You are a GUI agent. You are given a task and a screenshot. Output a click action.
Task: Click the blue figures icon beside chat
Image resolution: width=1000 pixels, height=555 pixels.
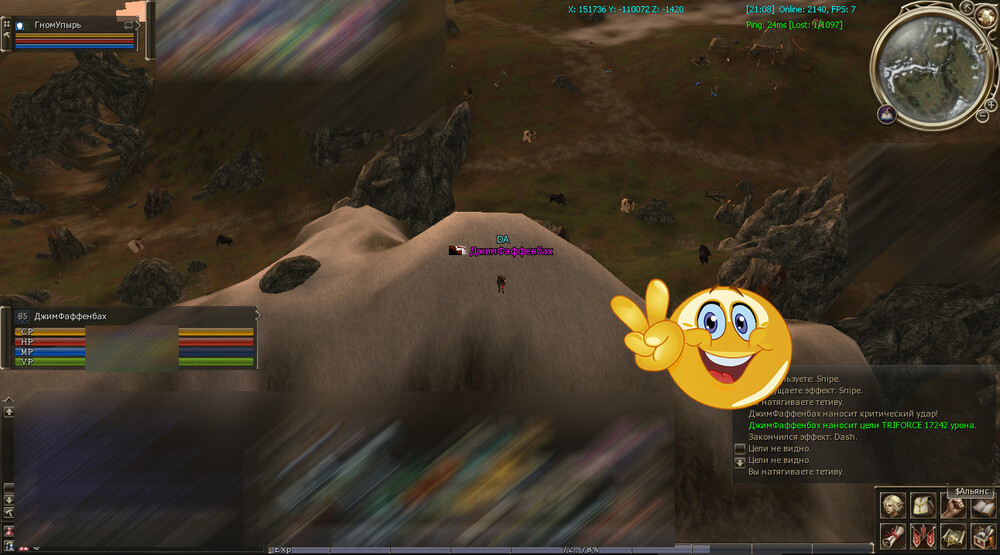point(9,546)
